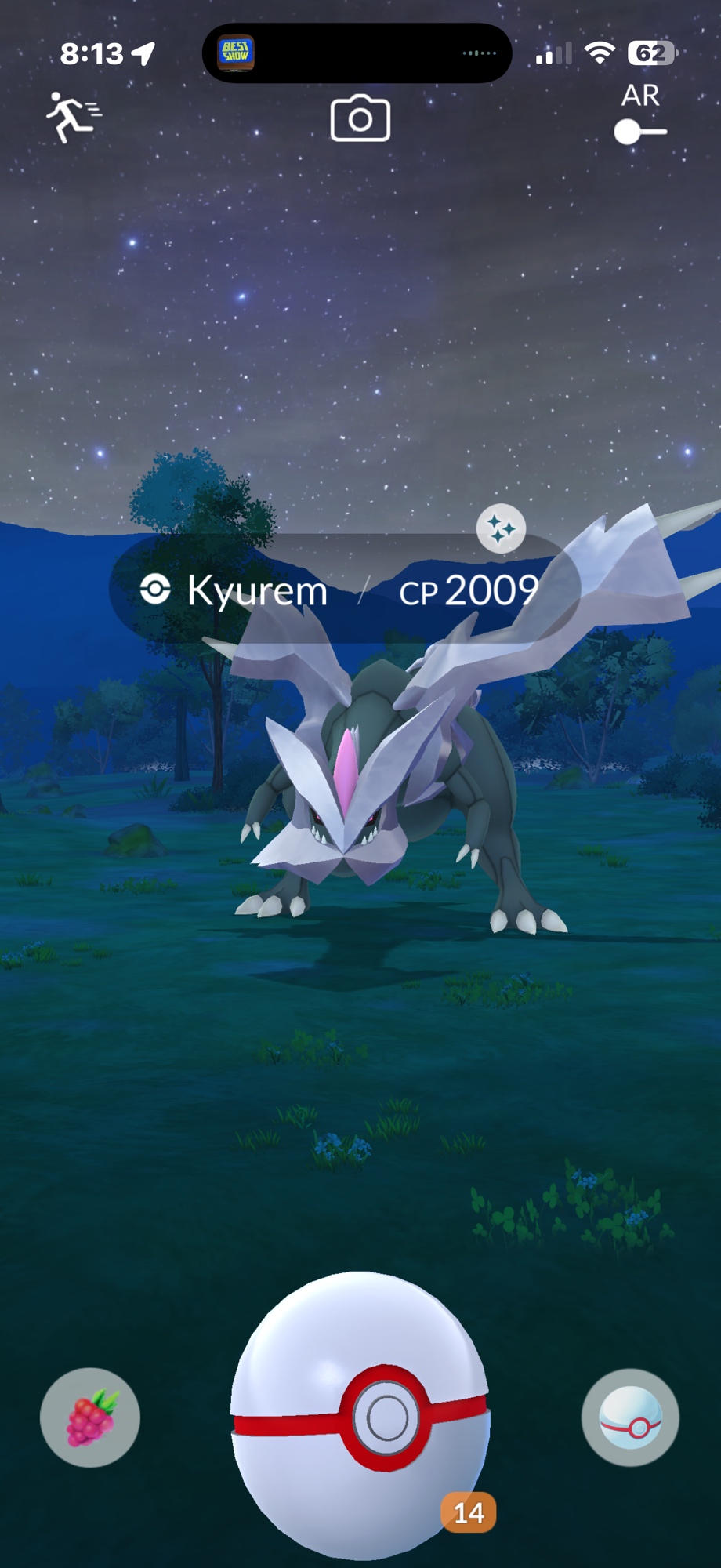Screen dimensions: 721x1568
Task: Tap the Kyurem name and CP label
Action: (343, 590)
